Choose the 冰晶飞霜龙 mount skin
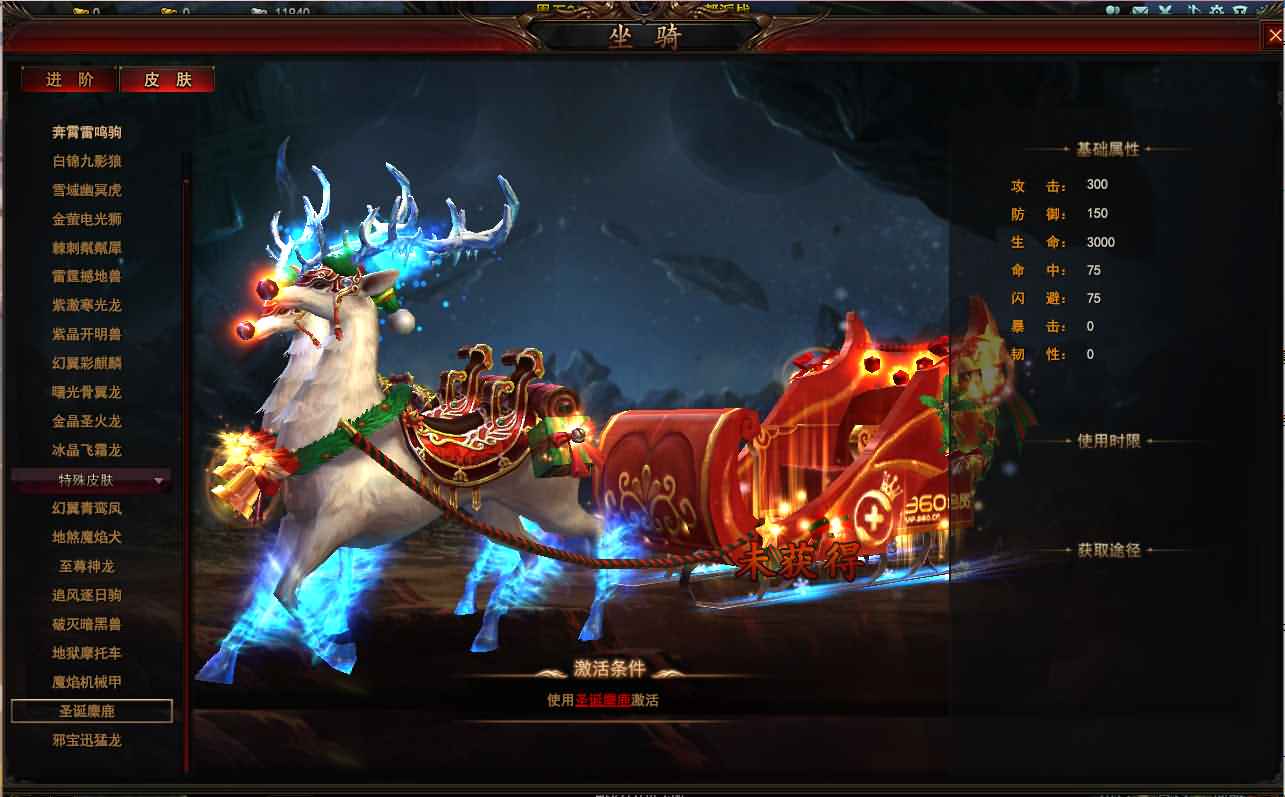1285x797 pixels. click(x=87, y=450)
